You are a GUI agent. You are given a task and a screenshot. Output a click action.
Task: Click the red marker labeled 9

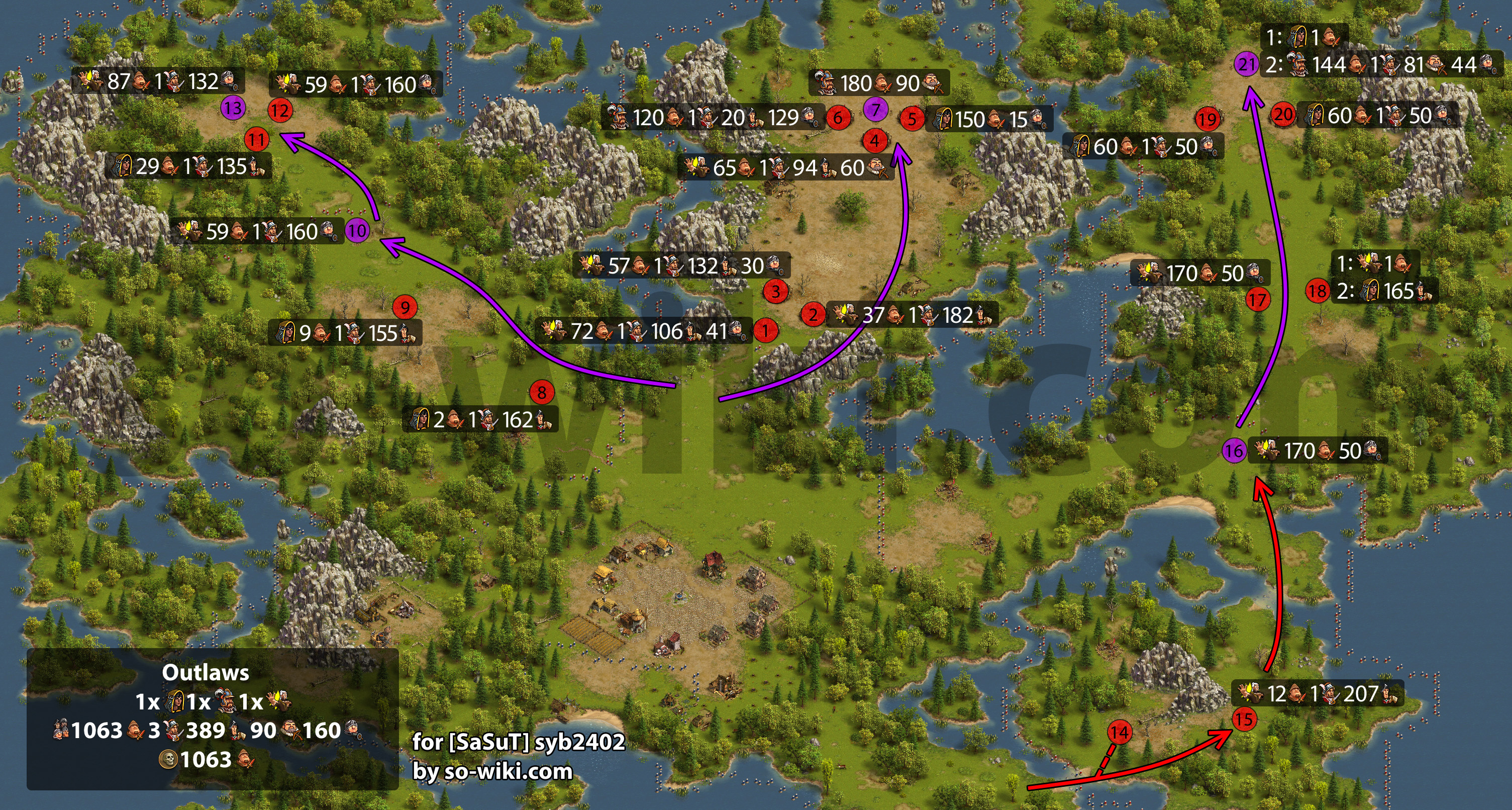(405, 307)
